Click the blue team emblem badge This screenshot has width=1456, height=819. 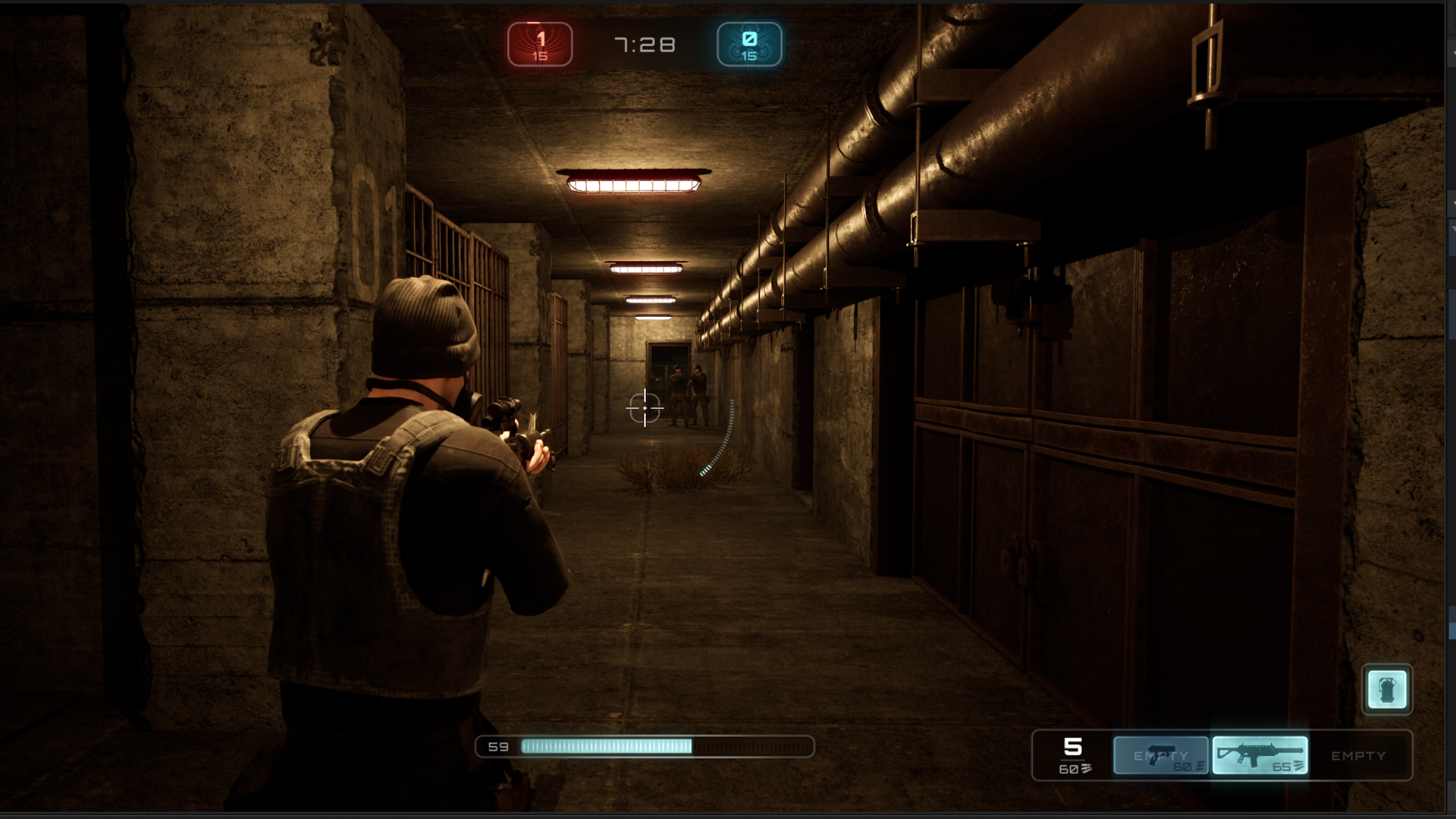pos(749,44)
